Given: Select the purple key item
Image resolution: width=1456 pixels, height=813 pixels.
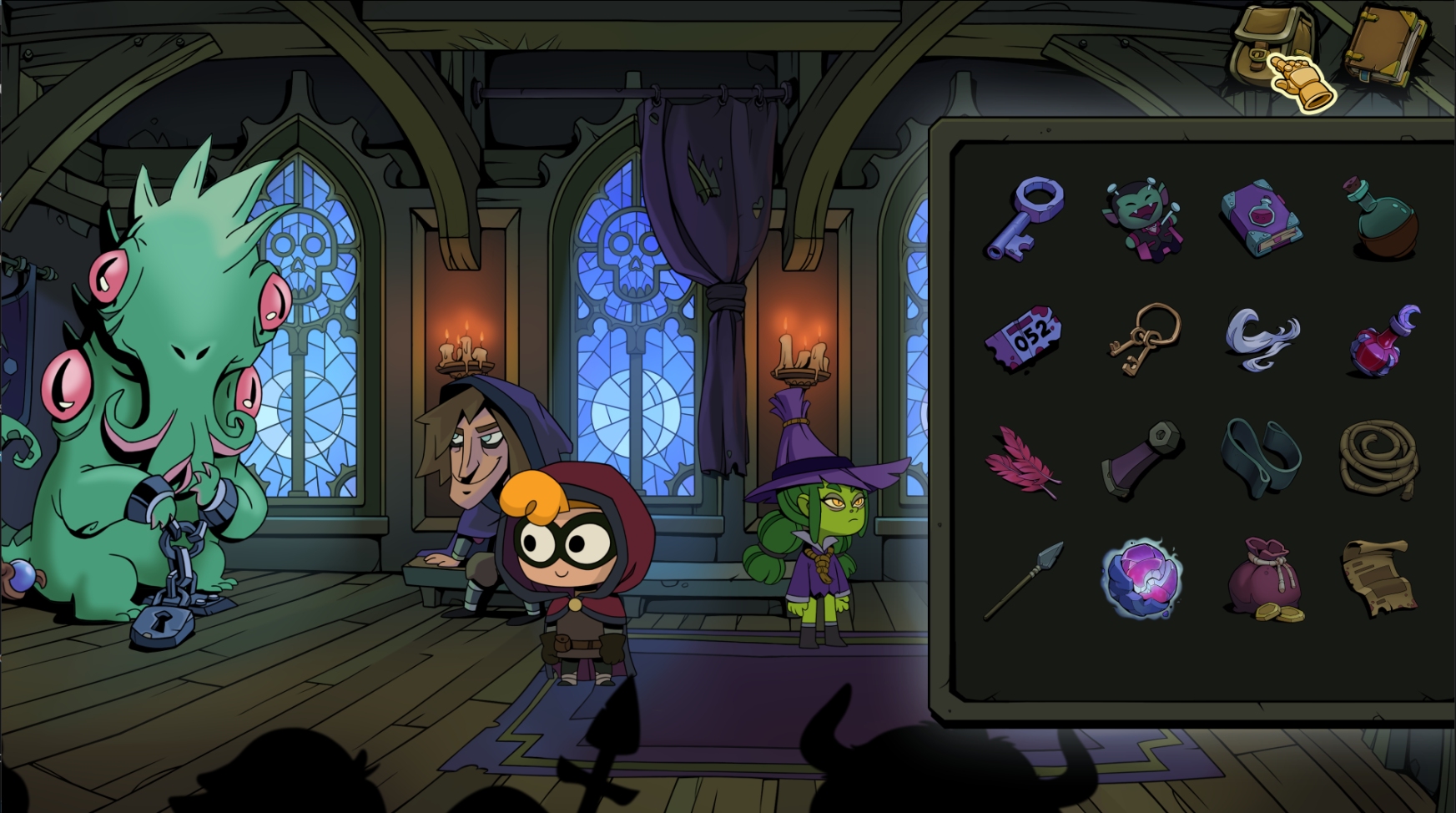Looking at the screenshot, I should [x=1025, y=219].
